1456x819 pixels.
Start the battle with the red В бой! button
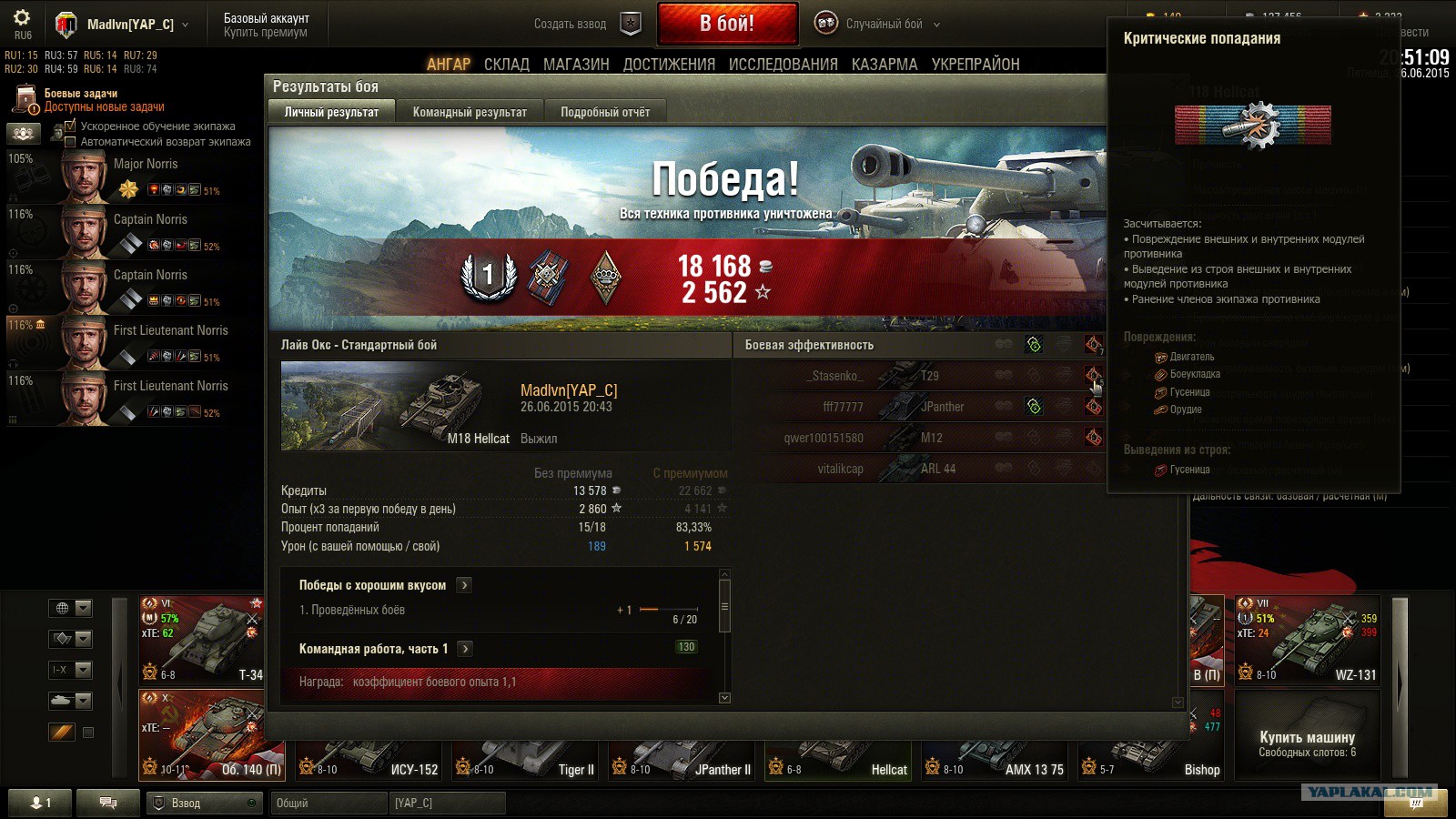point(727,24)
